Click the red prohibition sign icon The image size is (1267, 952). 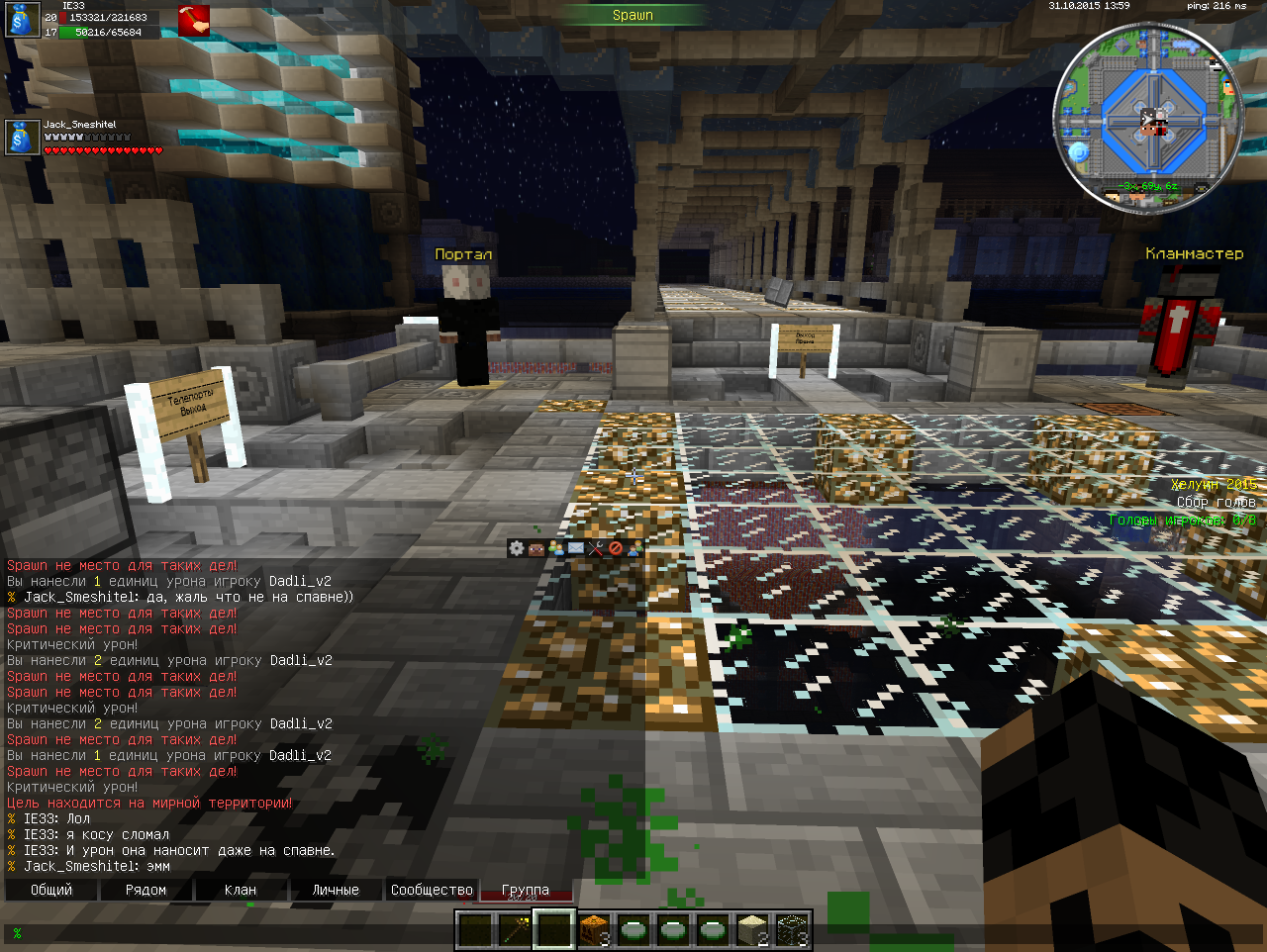tap(615, 548)
